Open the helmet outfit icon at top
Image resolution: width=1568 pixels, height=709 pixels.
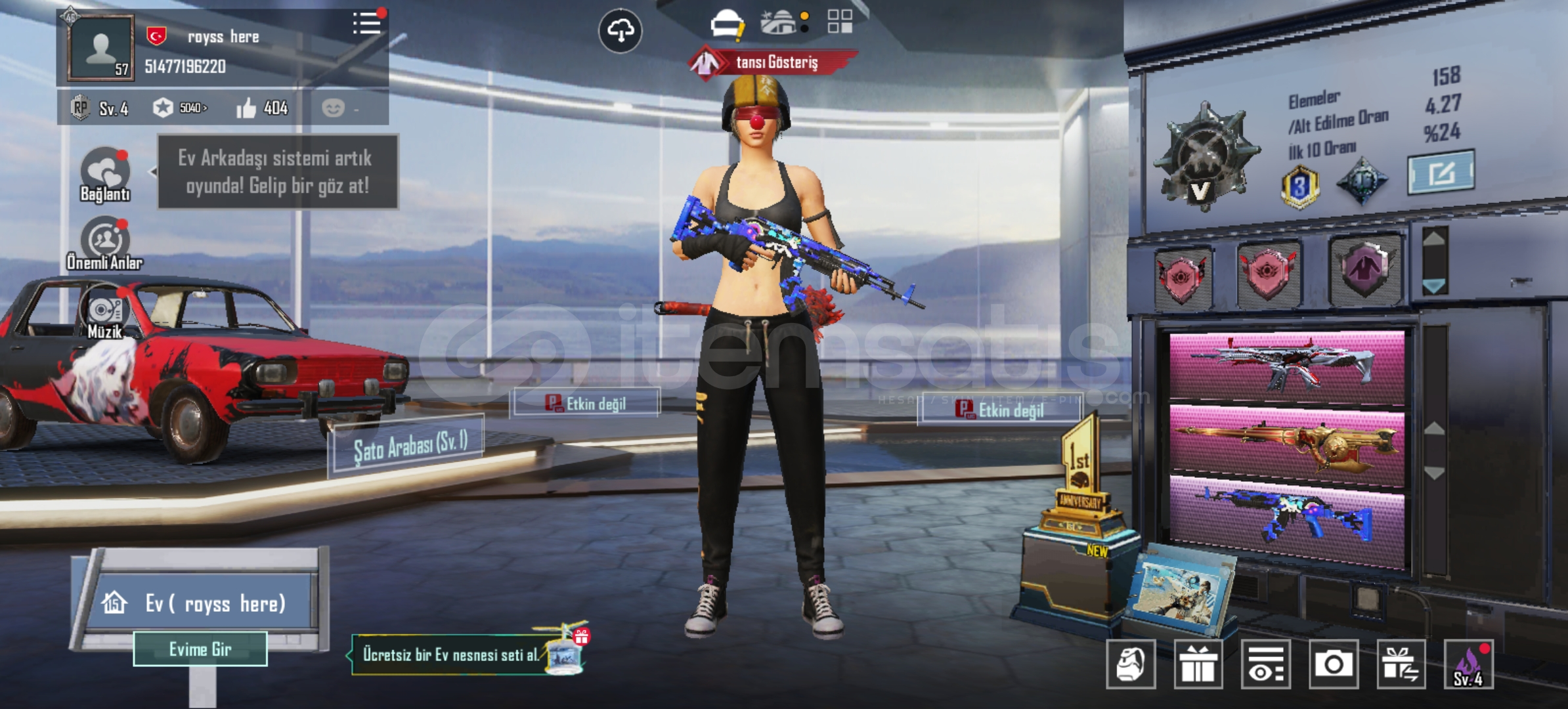[726, 24]
